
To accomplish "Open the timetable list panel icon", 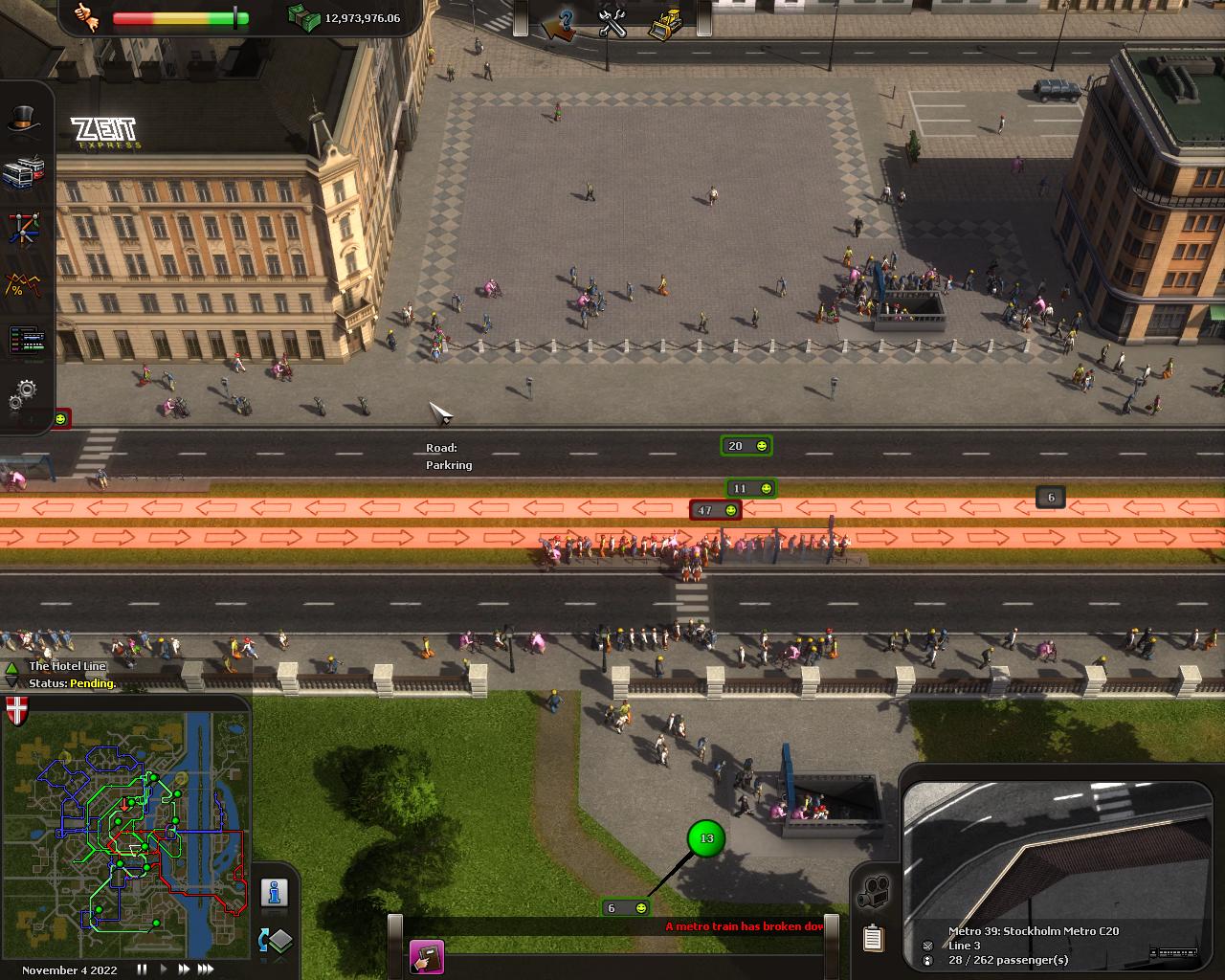I will coord(25,340).
